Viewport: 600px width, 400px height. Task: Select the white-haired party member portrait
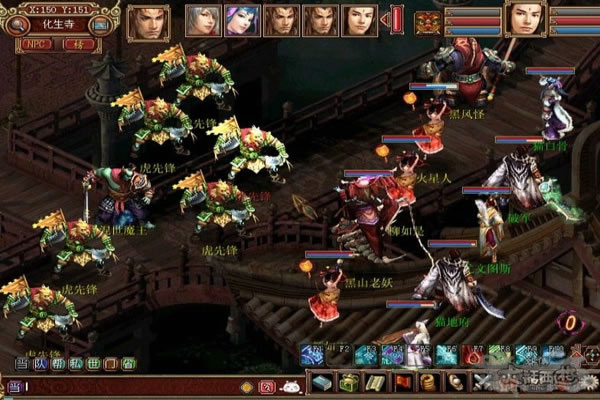[203, 20]
